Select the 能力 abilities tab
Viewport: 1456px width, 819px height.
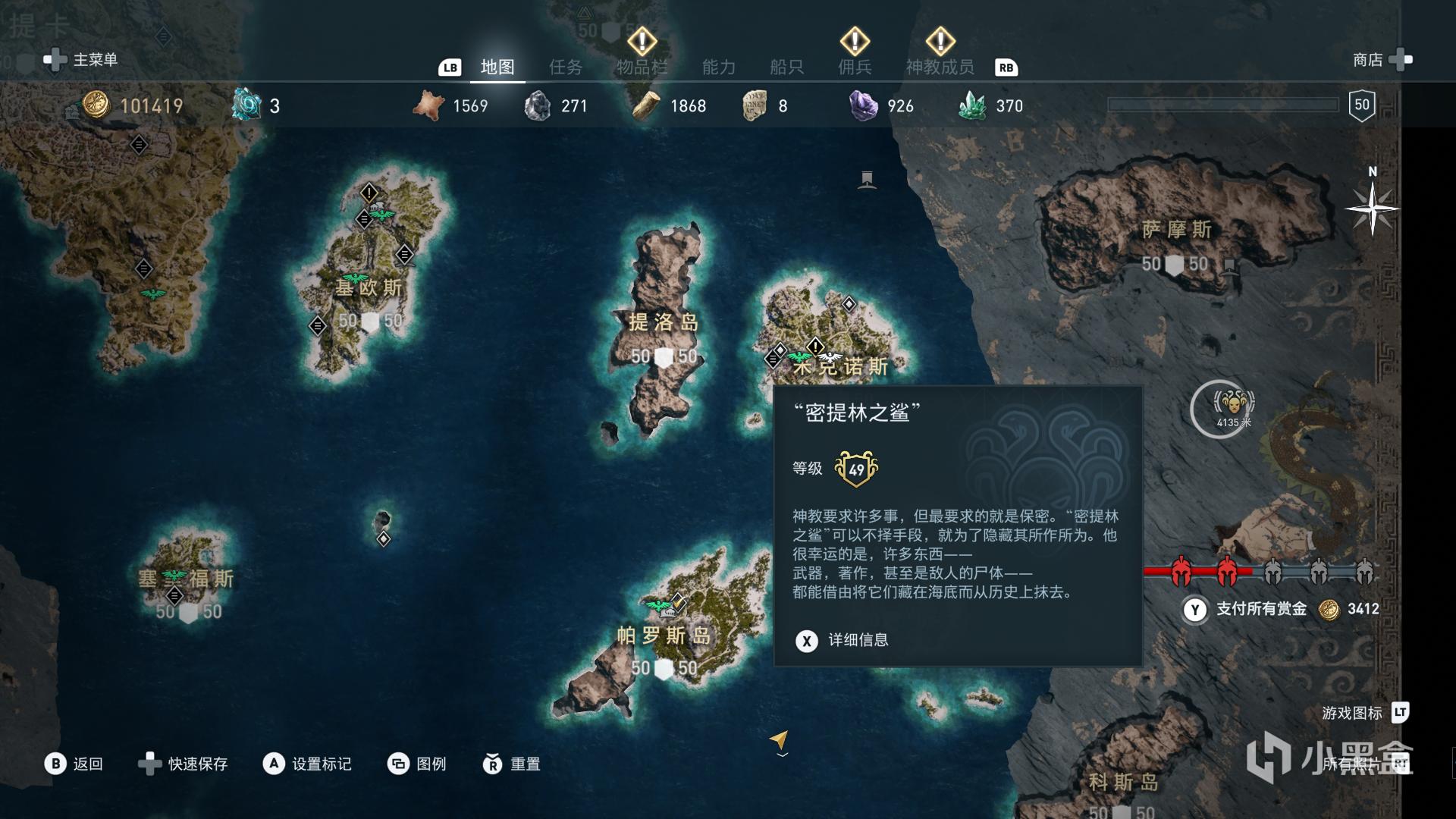tap(718, 67)
